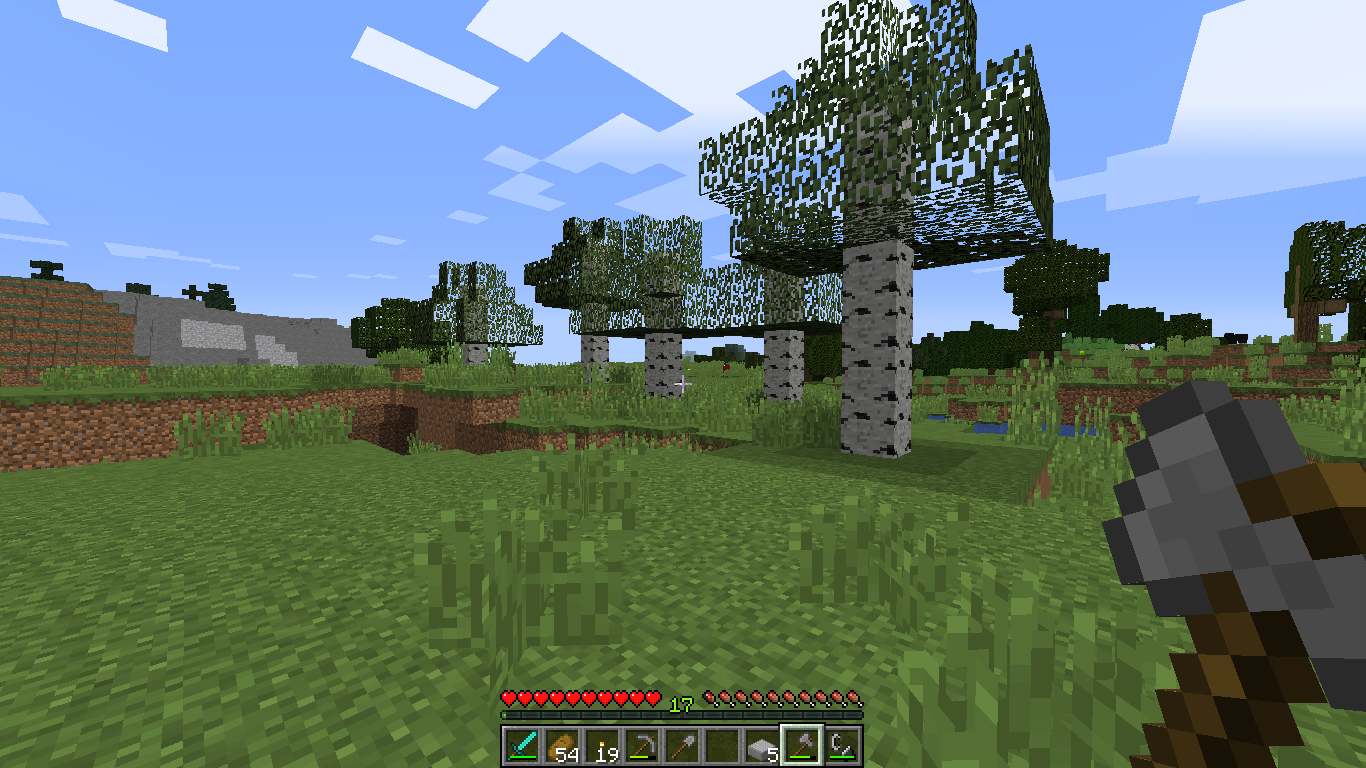Choose the bread stack of 54
The width and height of the screenshot is (1366, 768).
[x=562, y=746]
